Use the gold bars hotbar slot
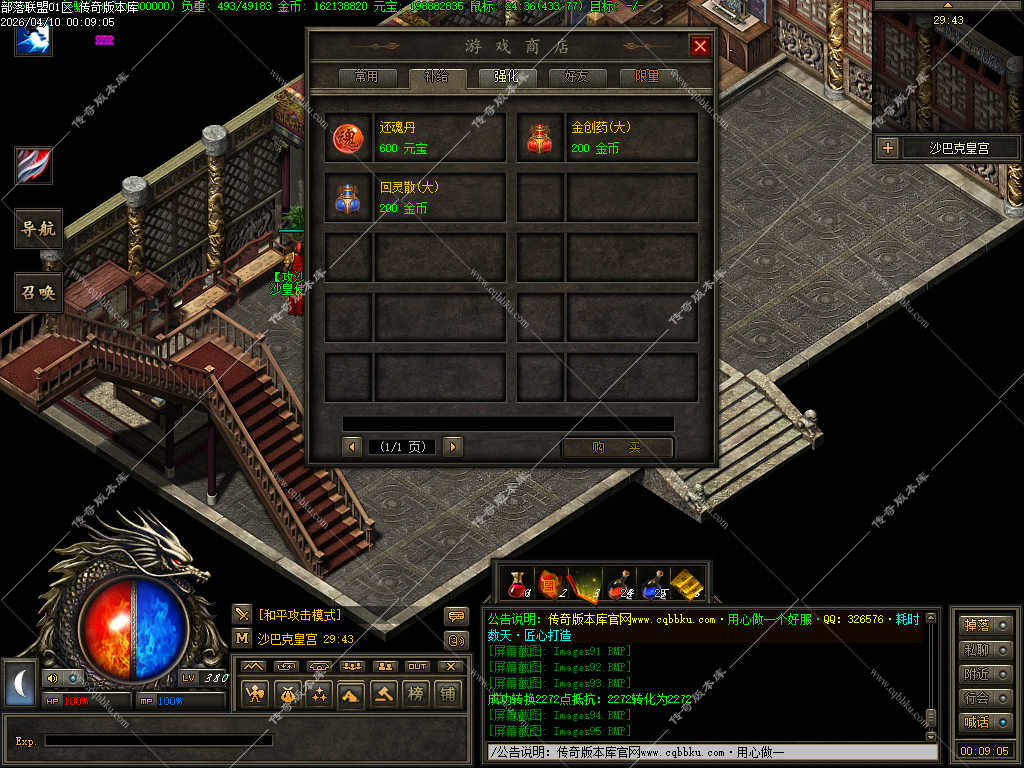The image size is (1024, 768). (x=686, y=584)
